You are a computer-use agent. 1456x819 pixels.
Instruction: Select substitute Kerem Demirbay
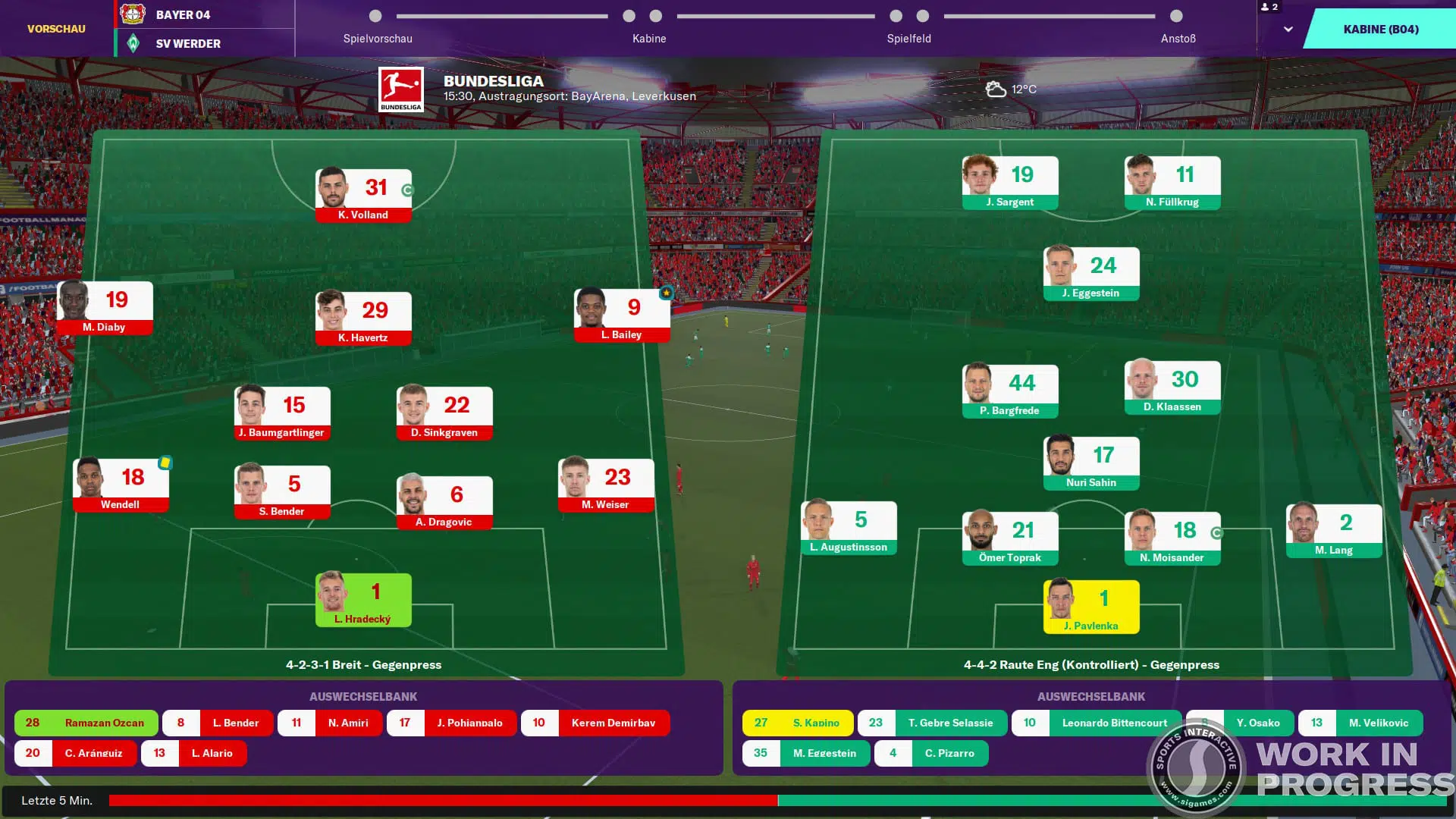coord(595,723)
